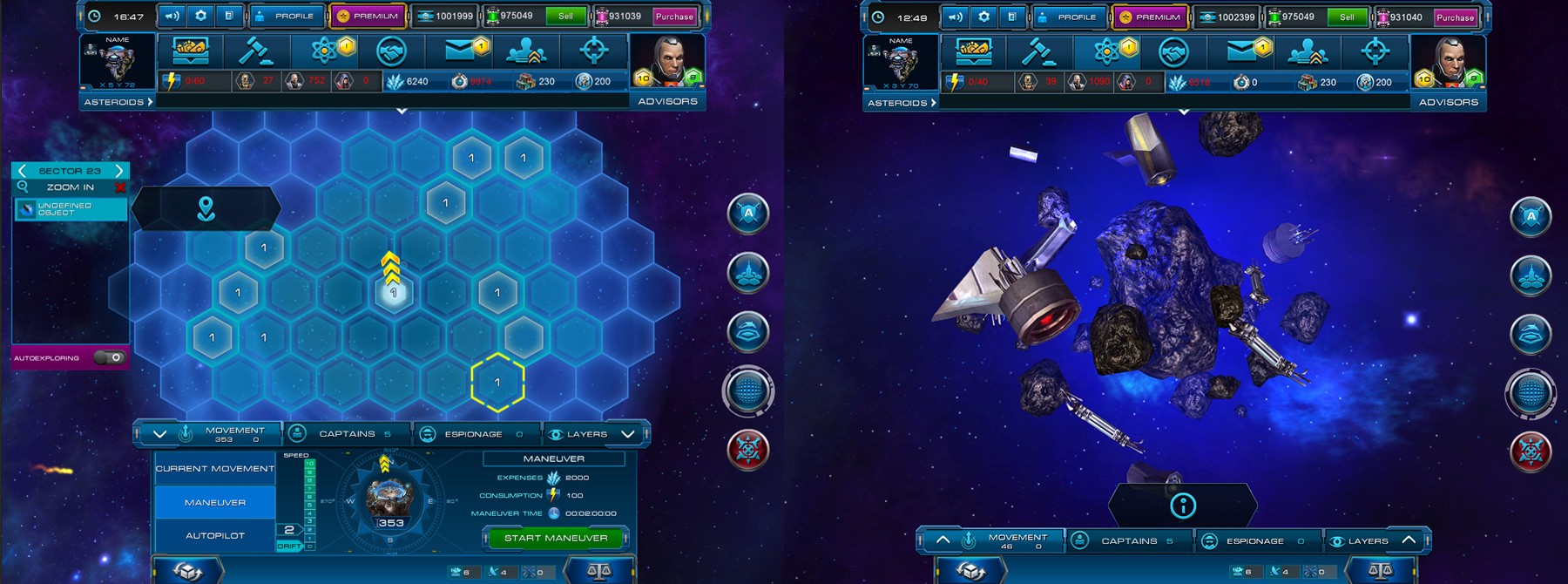This screenshot has width=1568, height=584.
Task: Open the round info icon below the asteroid
Action: [x=1182, y=505]
